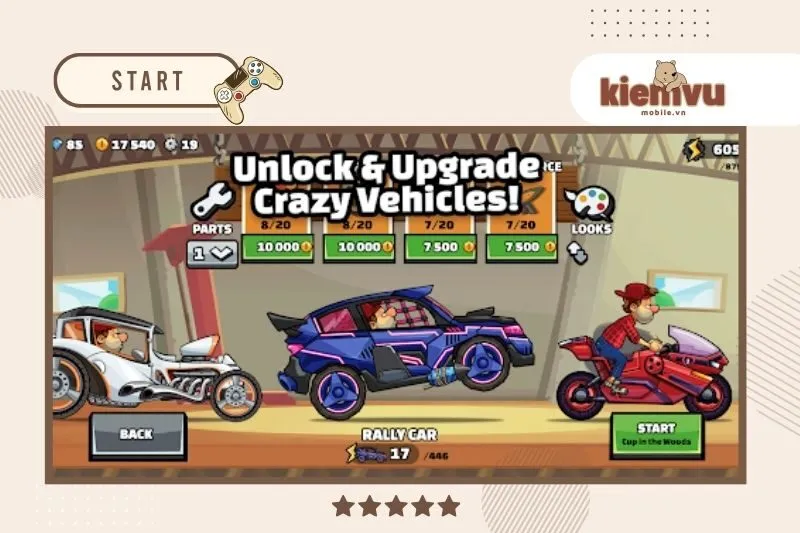This screenshot has height=533, width=800.
Task: Click the START banner with gamepad
Action: 148,81
